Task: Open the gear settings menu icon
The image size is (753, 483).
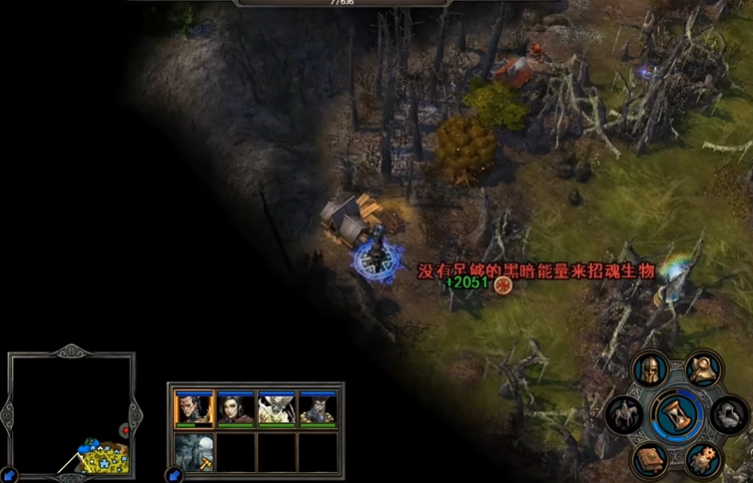Action: [x=705, y=459]
